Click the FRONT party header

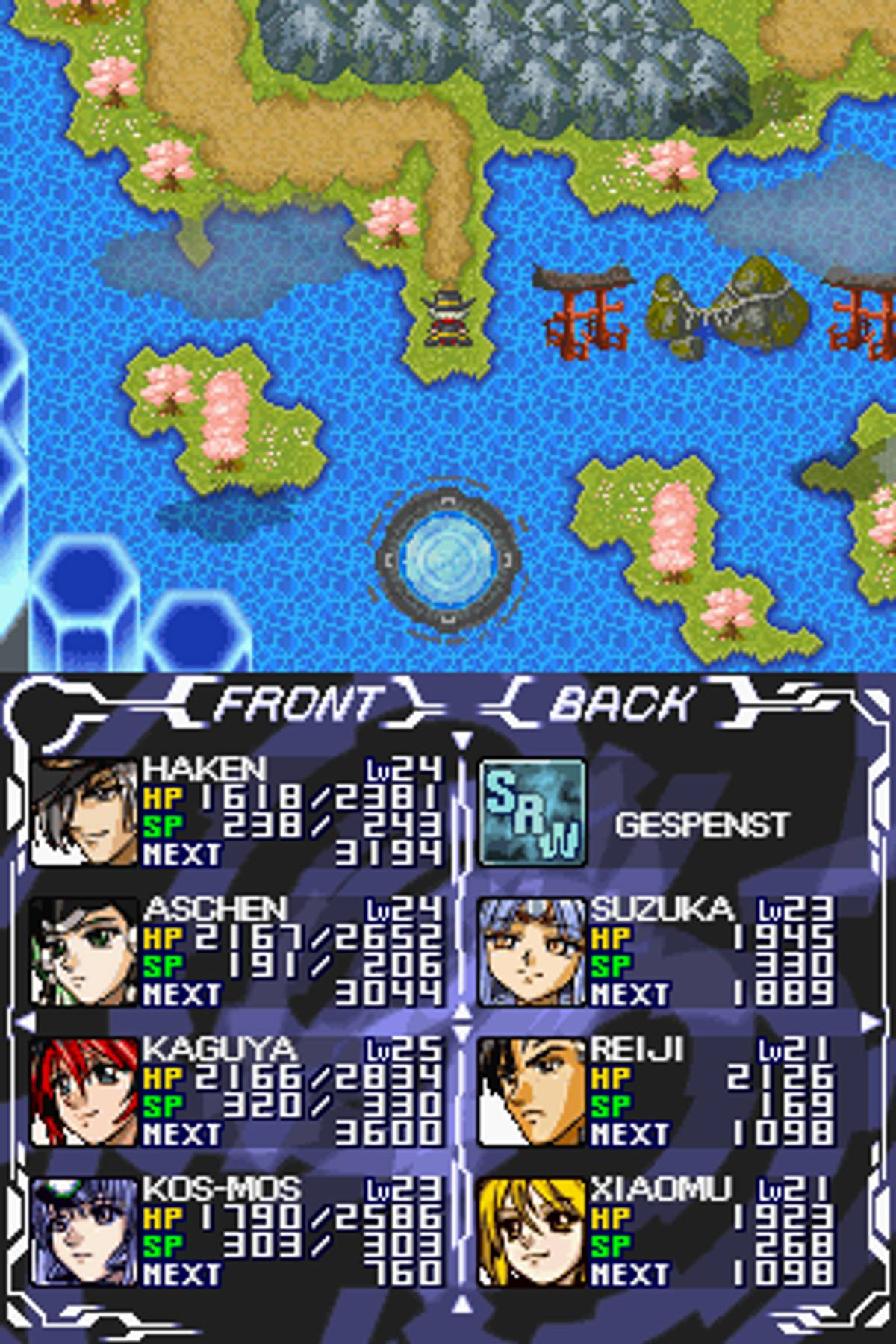click(299, 703)
